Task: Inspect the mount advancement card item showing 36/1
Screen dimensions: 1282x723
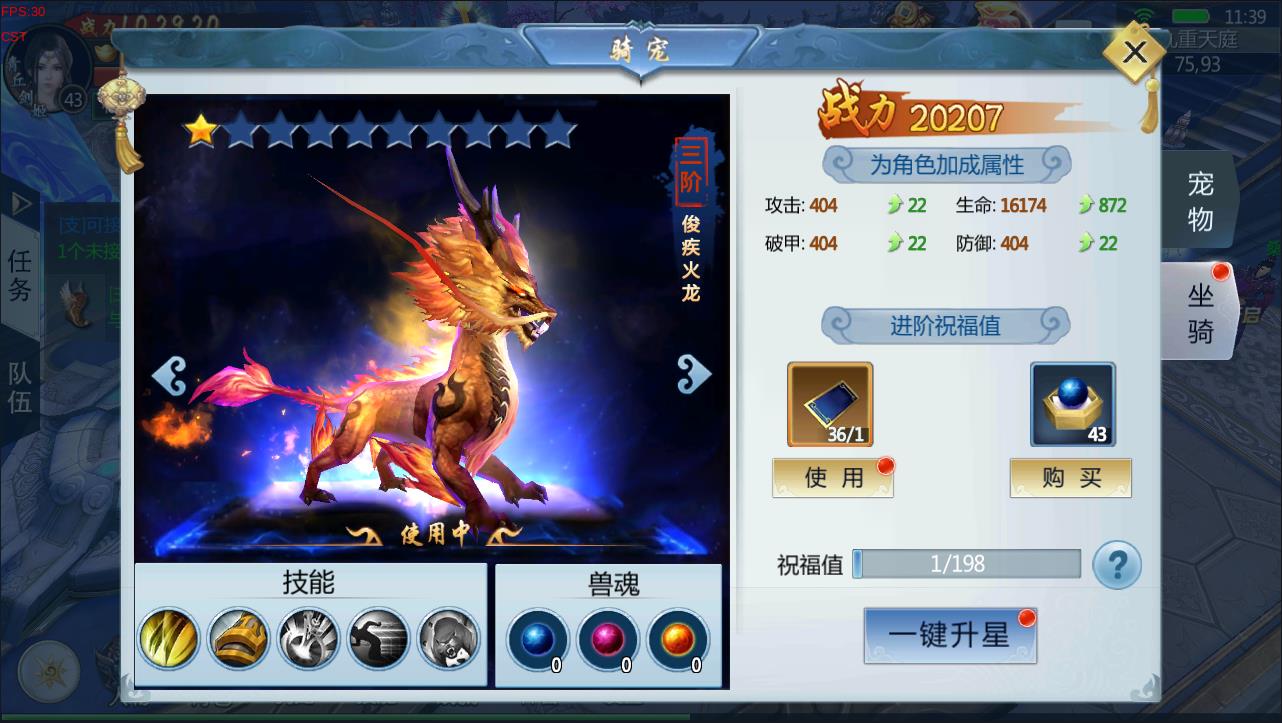Action: point(830,404)
